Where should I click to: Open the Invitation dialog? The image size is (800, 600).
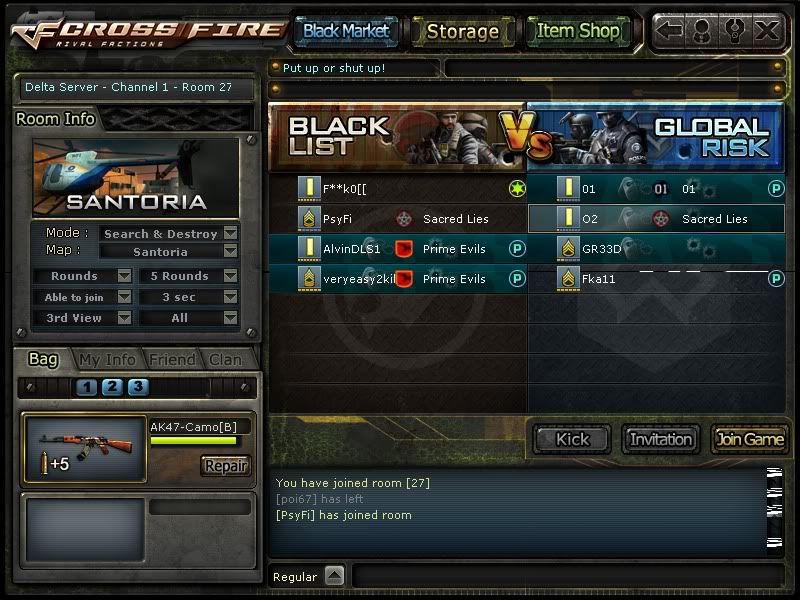[661, 439]
